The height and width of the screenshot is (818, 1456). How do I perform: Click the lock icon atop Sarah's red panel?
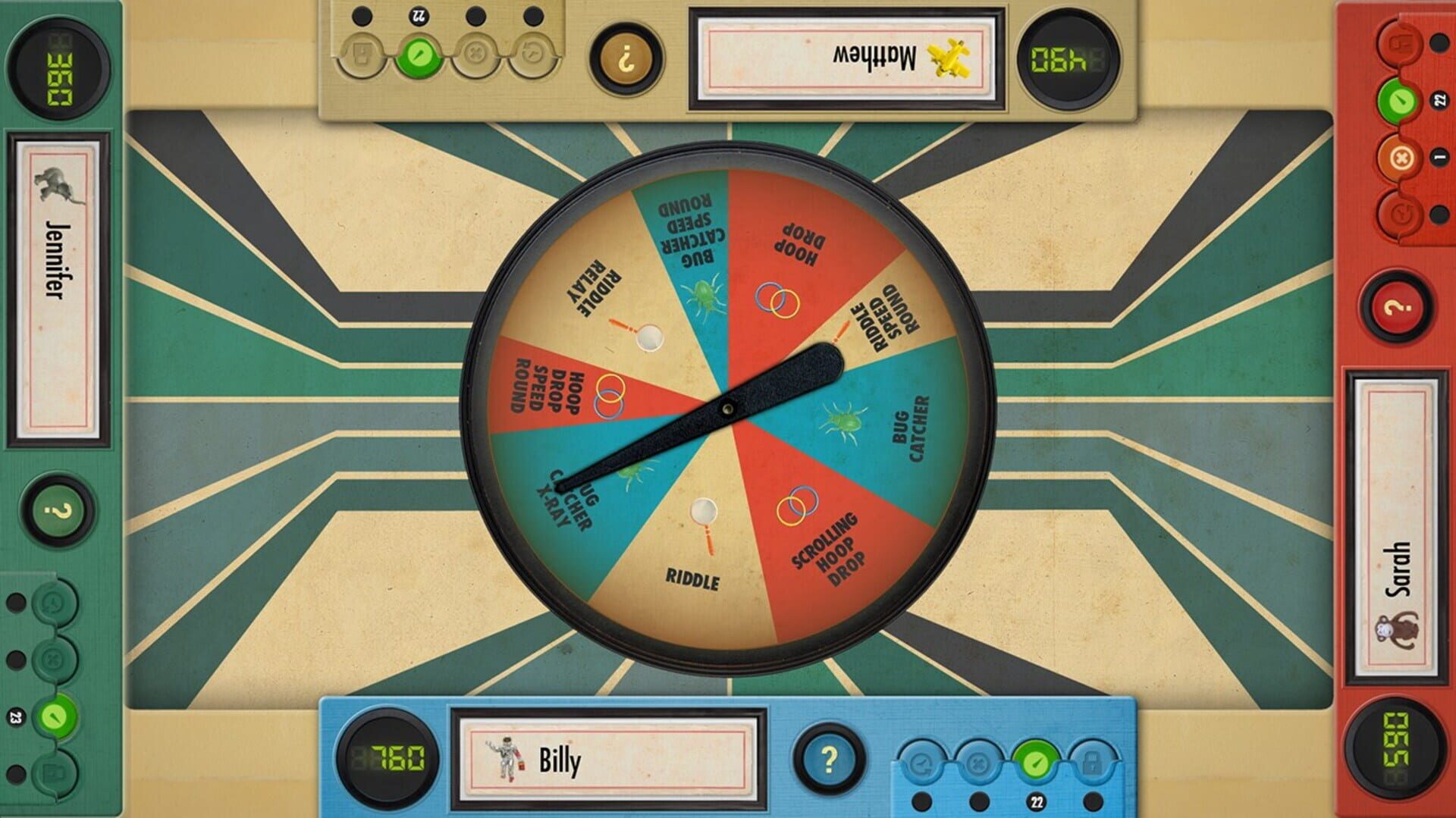point(1400,43)
